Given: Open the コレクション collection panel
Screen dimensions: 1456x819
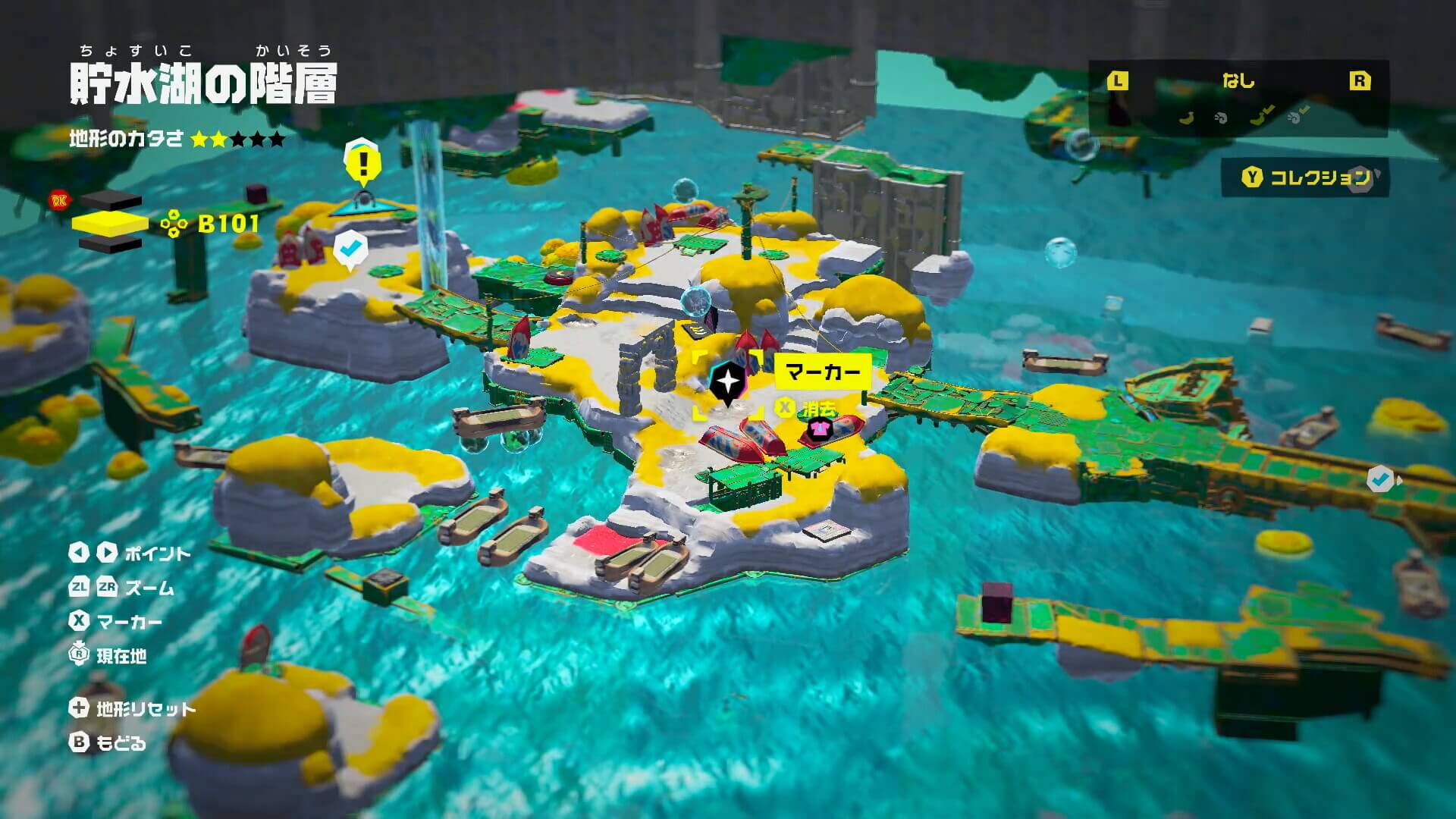Looking at the screenshot, I should point(1305,177).
